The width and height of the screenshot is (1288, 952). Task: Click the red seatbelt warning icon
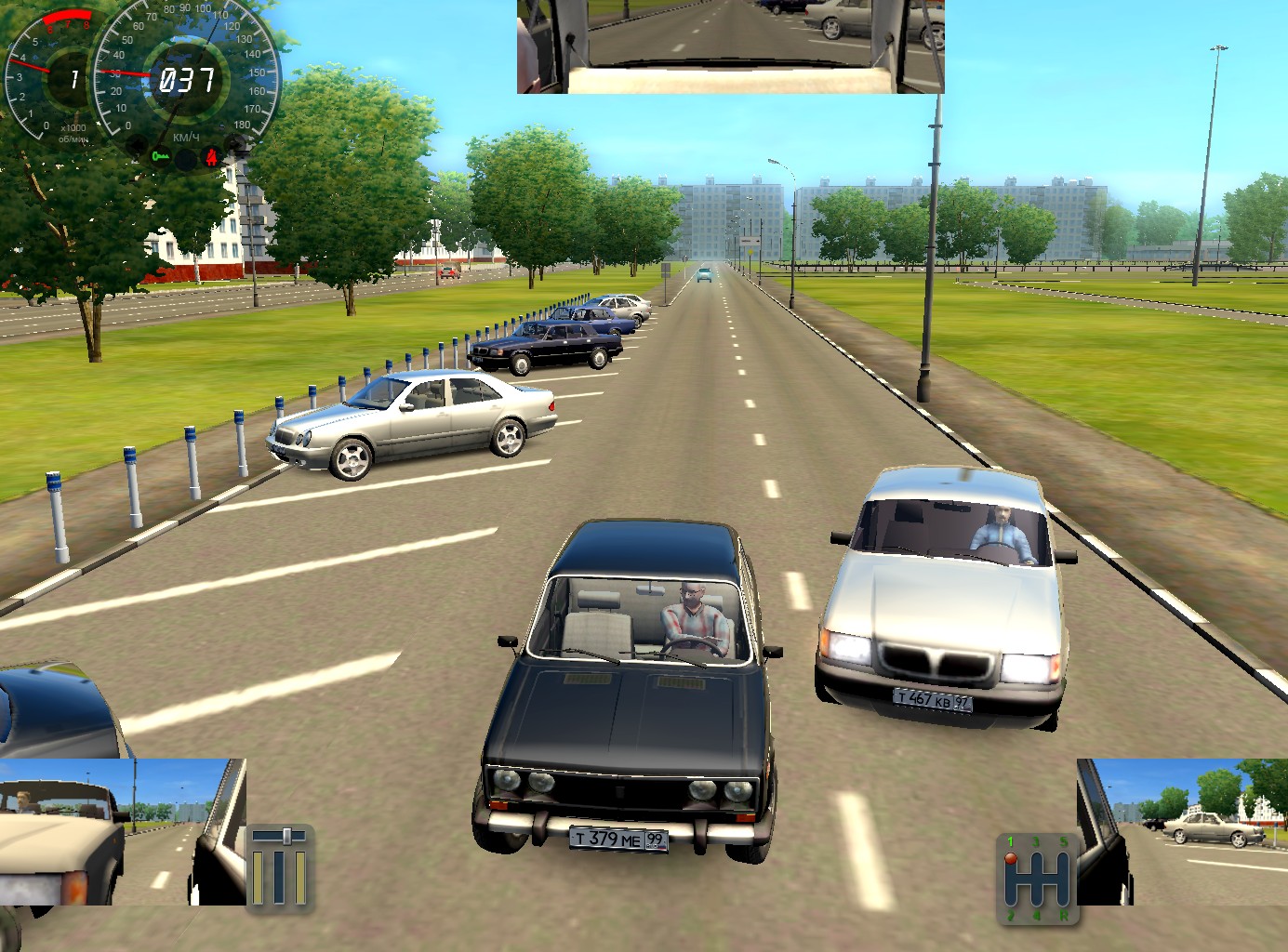coord(212,157)
